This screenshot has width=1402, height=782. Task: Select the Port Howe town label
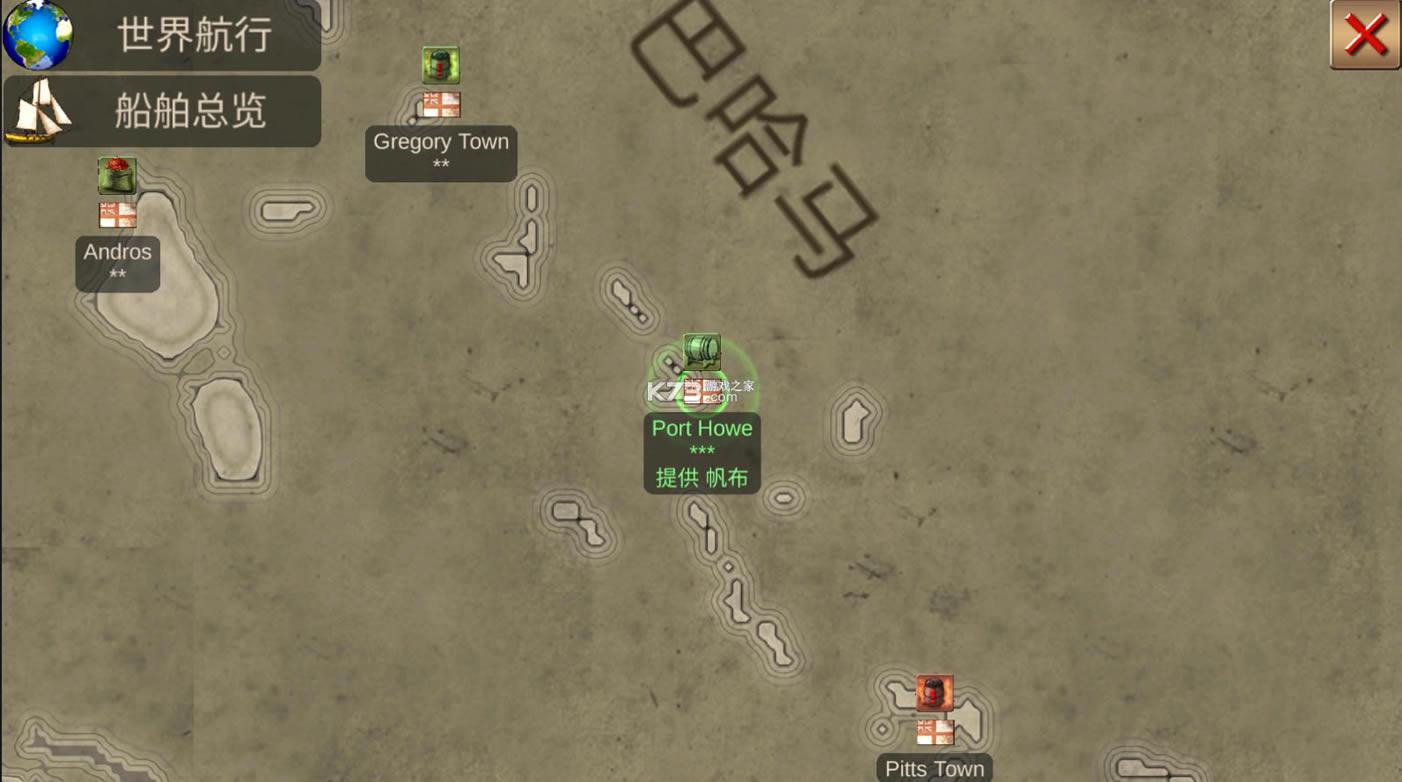[702, 428]
